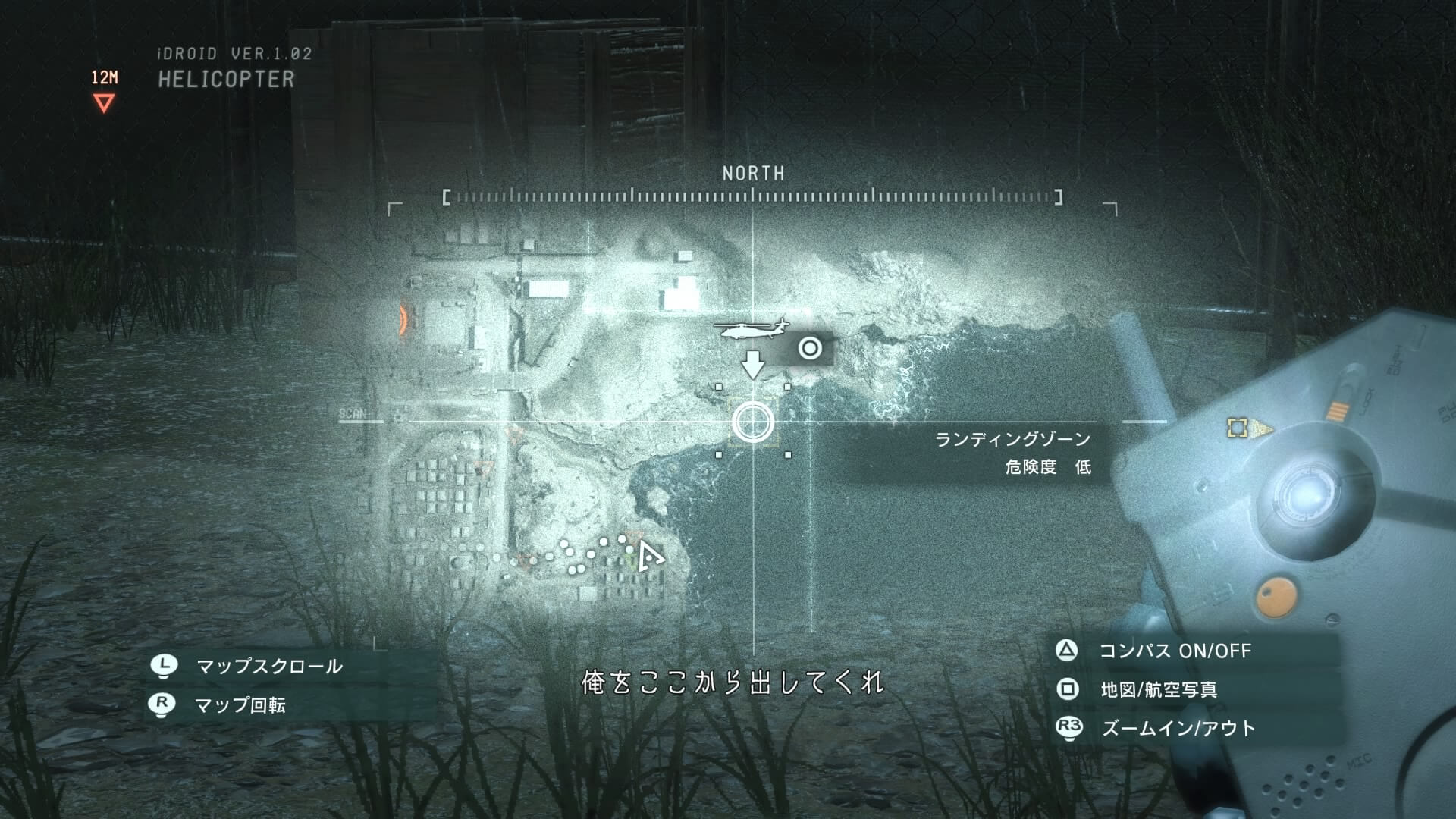
Task: Select the helicopter icon on the map
Action: pos(751,330)
